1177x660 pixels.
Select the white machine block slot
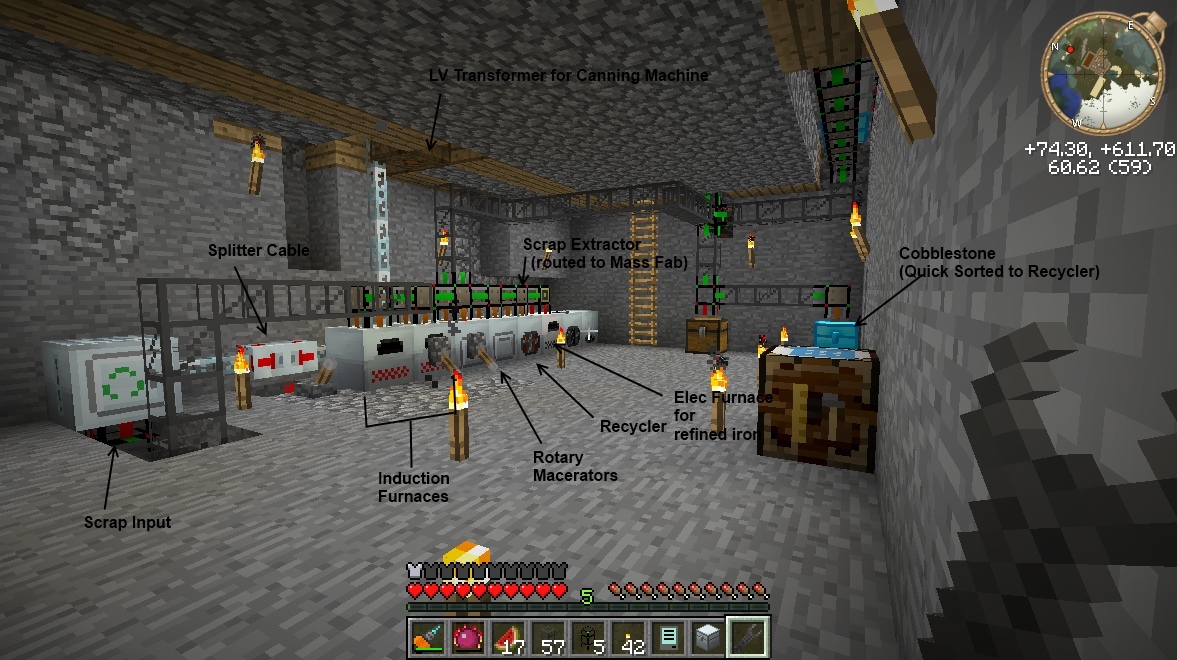click(x=707, y=637)
